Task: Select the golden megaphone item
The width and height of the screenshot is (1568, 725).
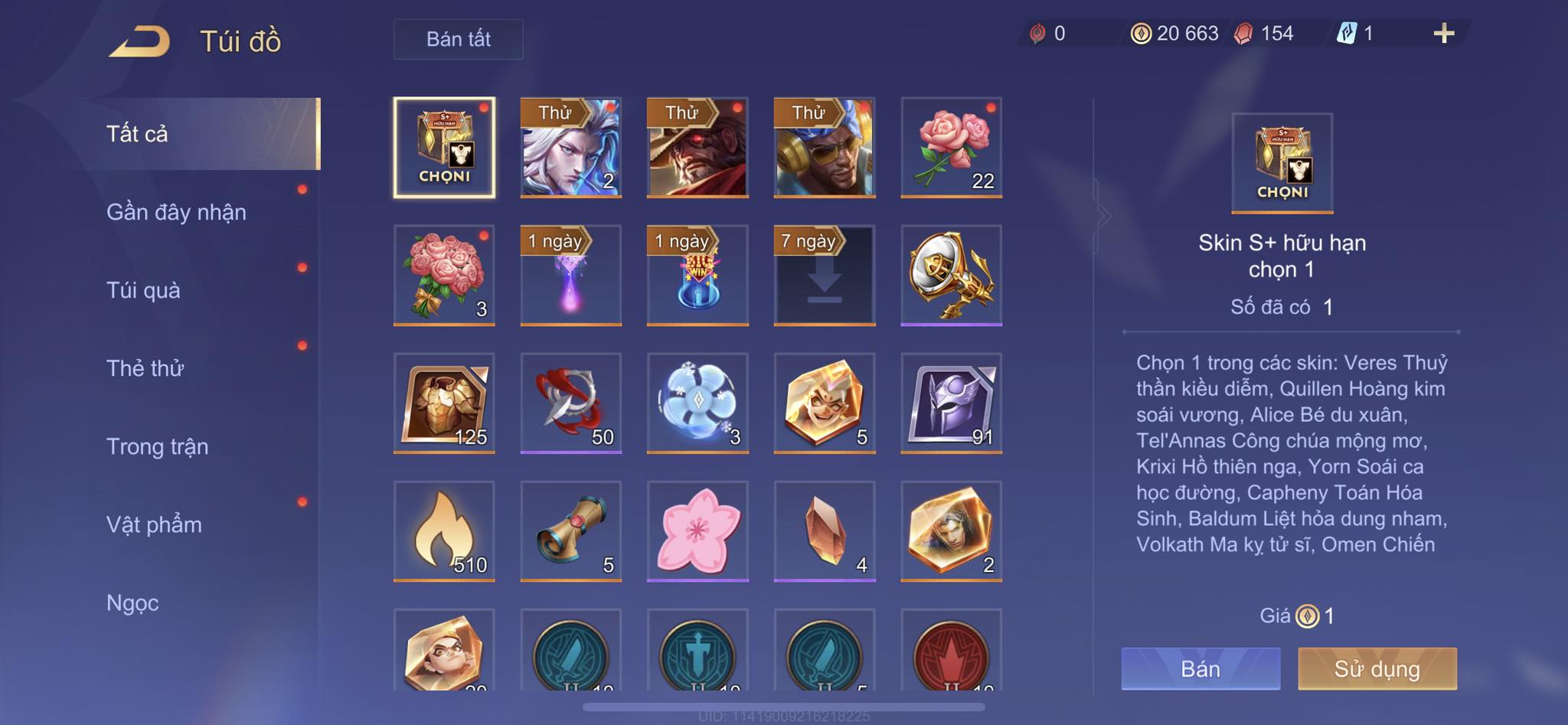Action: 951,276
